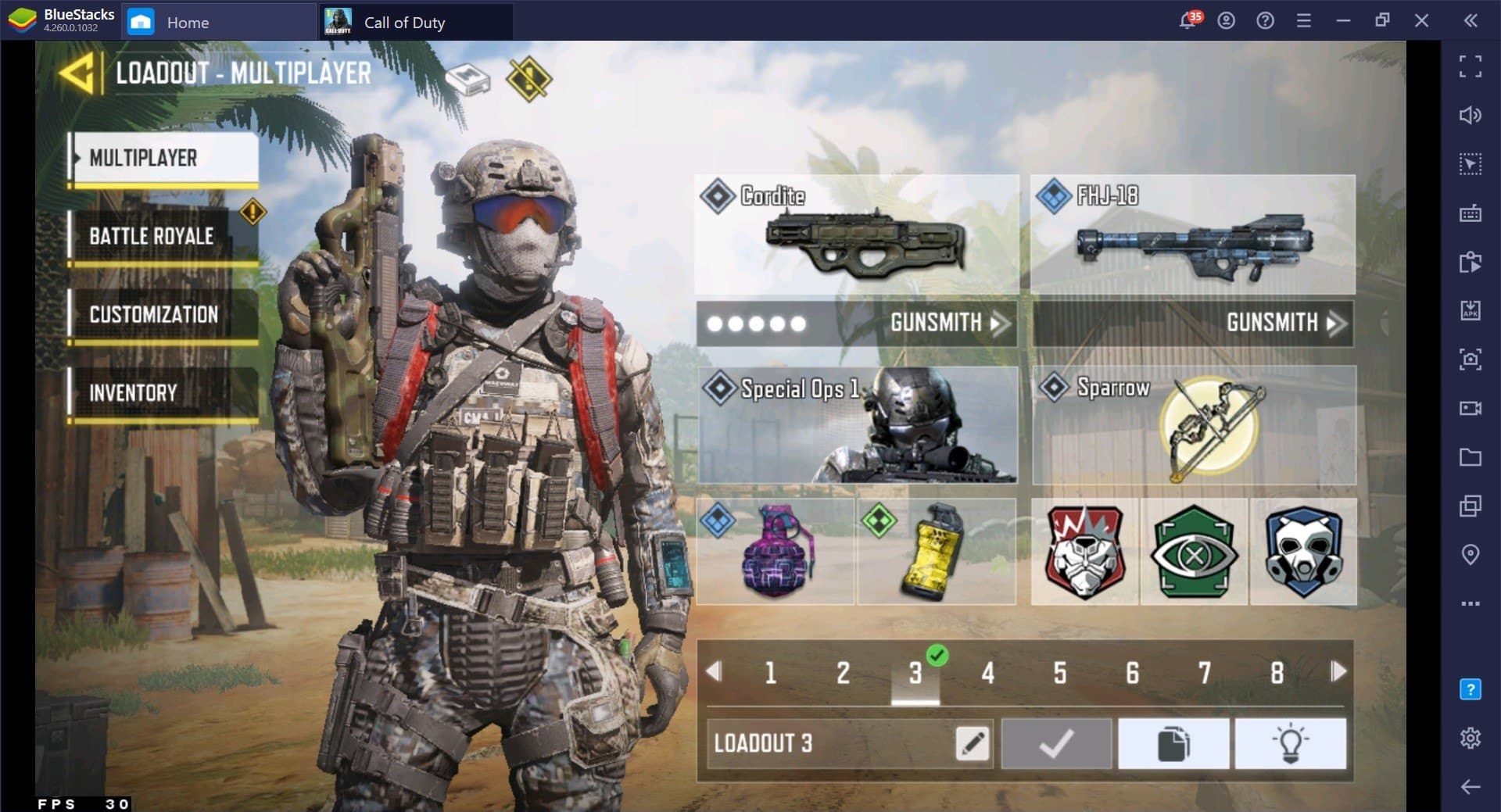The width and height of the screenshot is (1501, 812).
Task: Open the lightbulb recommendation button
Action: tap(1290, 743)
